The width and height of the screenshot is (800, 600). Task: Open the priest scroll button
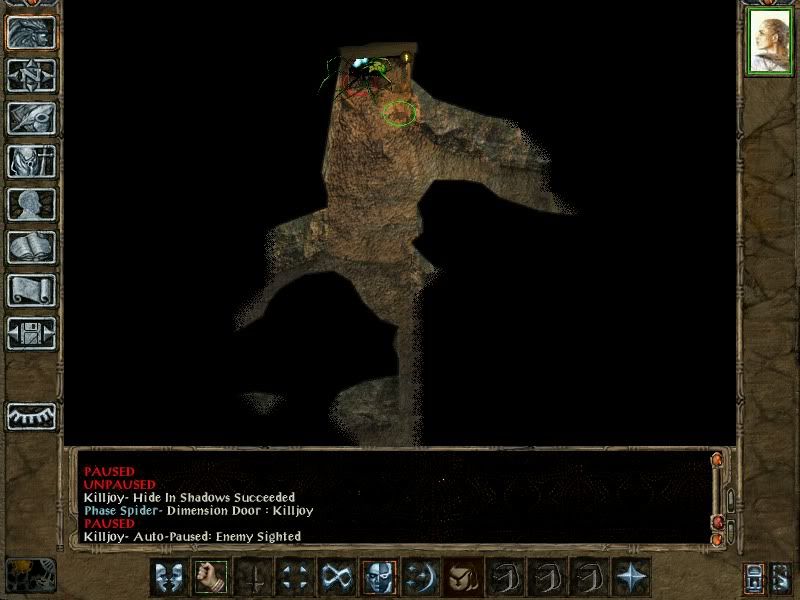coord(30,290)
